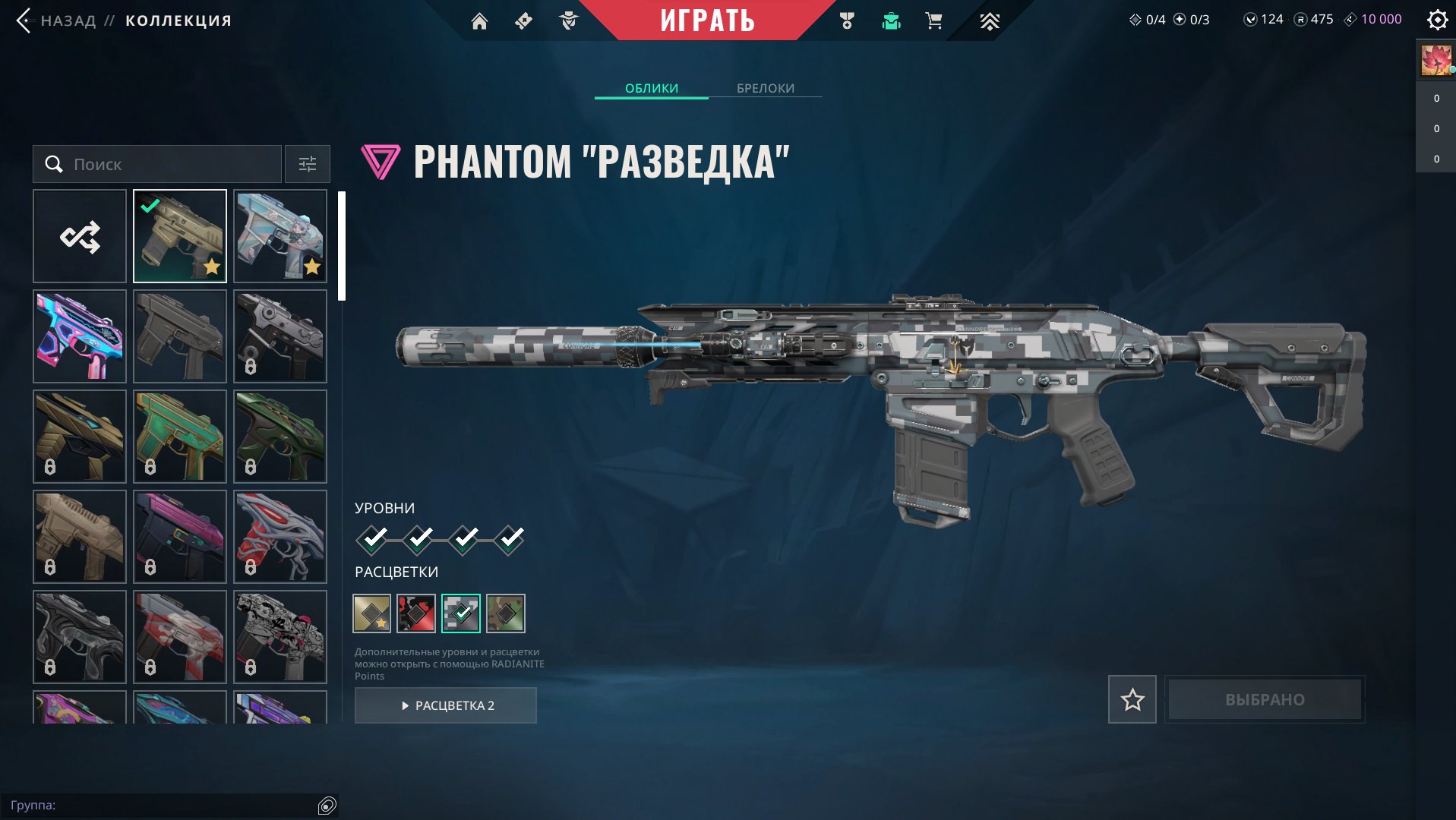Open the home screen via house icon
Viewport: 1456px width, 820px height.
[479, 20]
